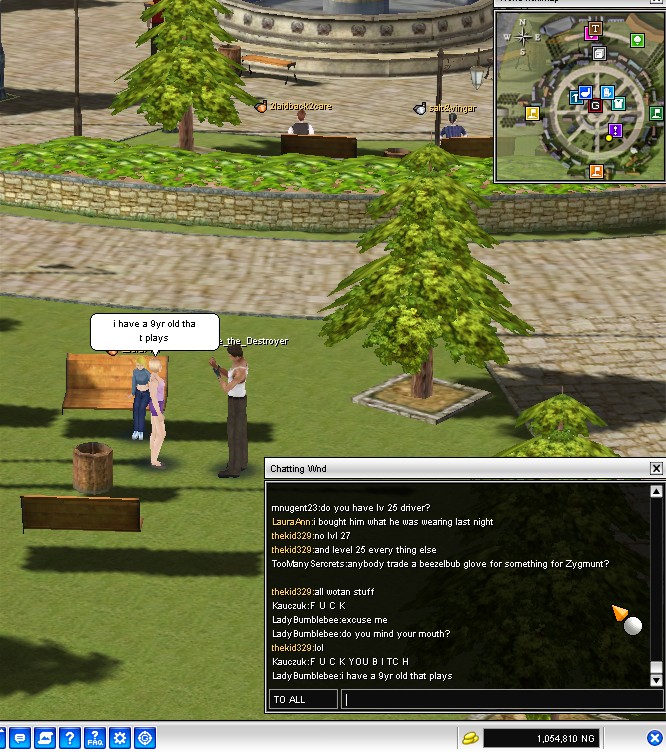Select the brown T marker on minimap

click(x=595, y=29)
